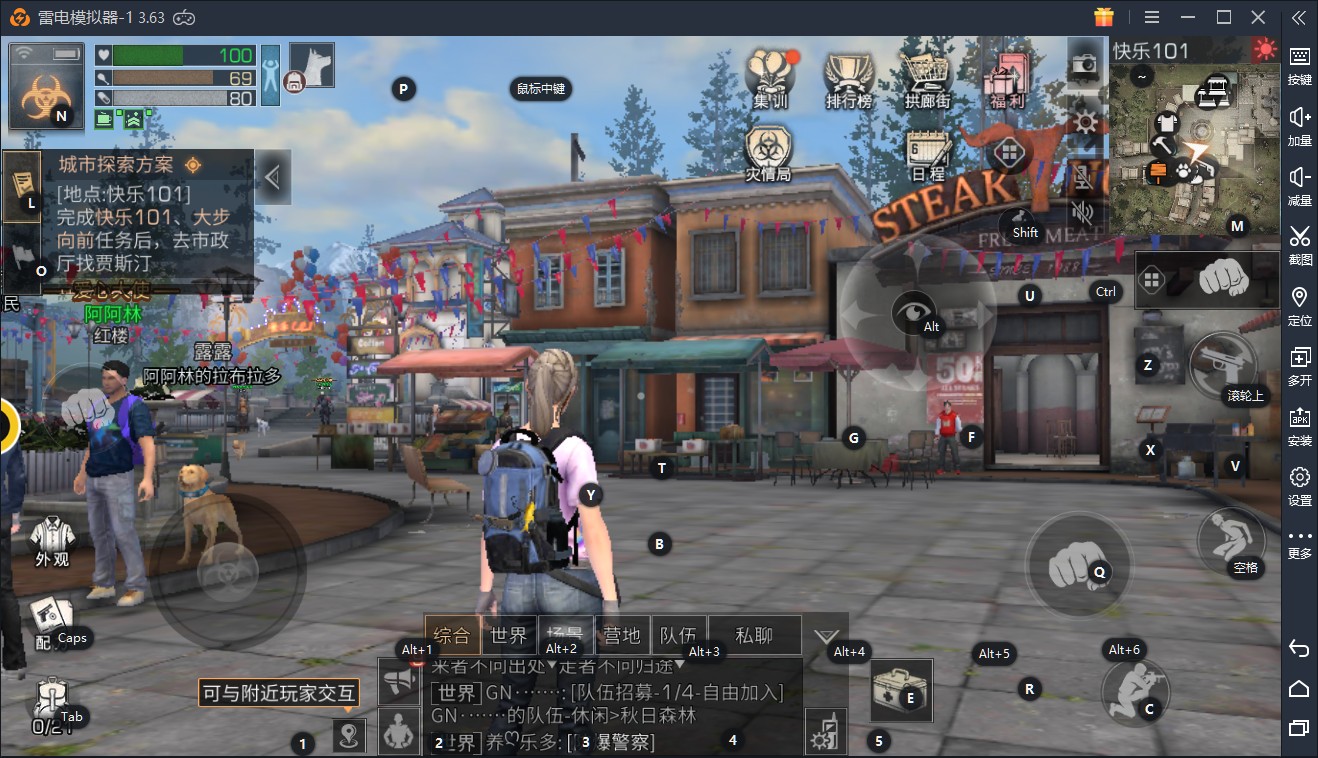Collapse the quest tracker panel arrow
This screenshot has height=758, width=1318.
pos(272,178)
